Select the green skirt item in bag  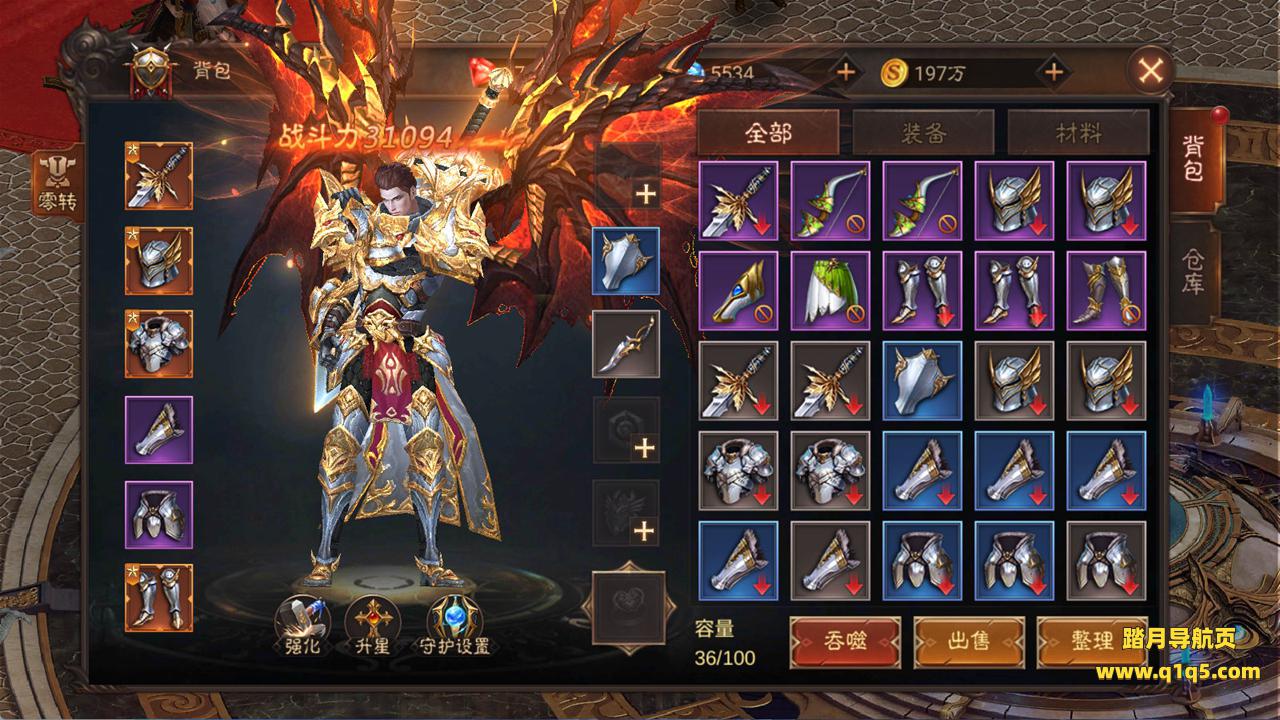click(x=830, y=289)
